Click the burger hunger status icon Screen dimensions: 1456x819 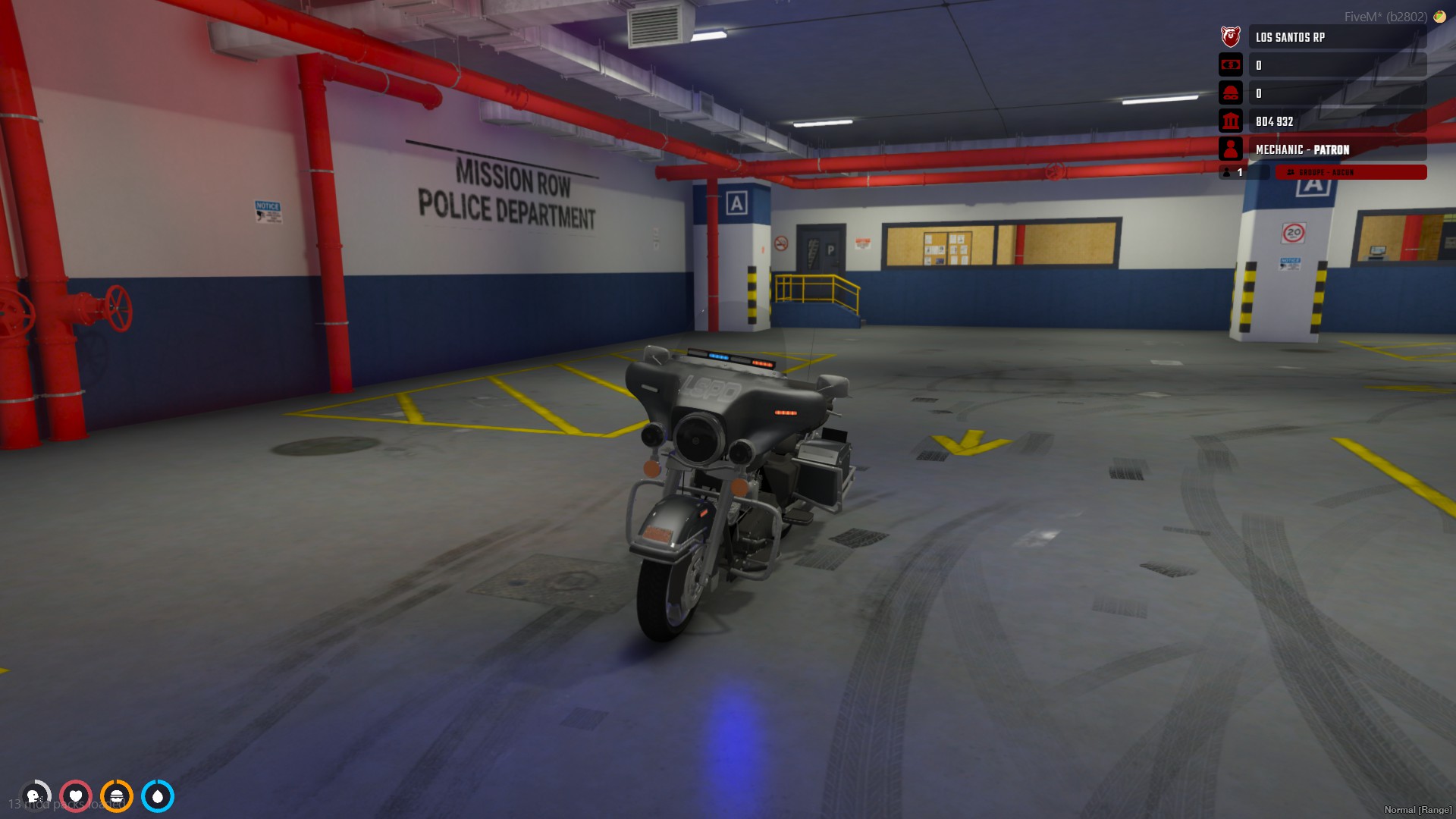point(117,796)
